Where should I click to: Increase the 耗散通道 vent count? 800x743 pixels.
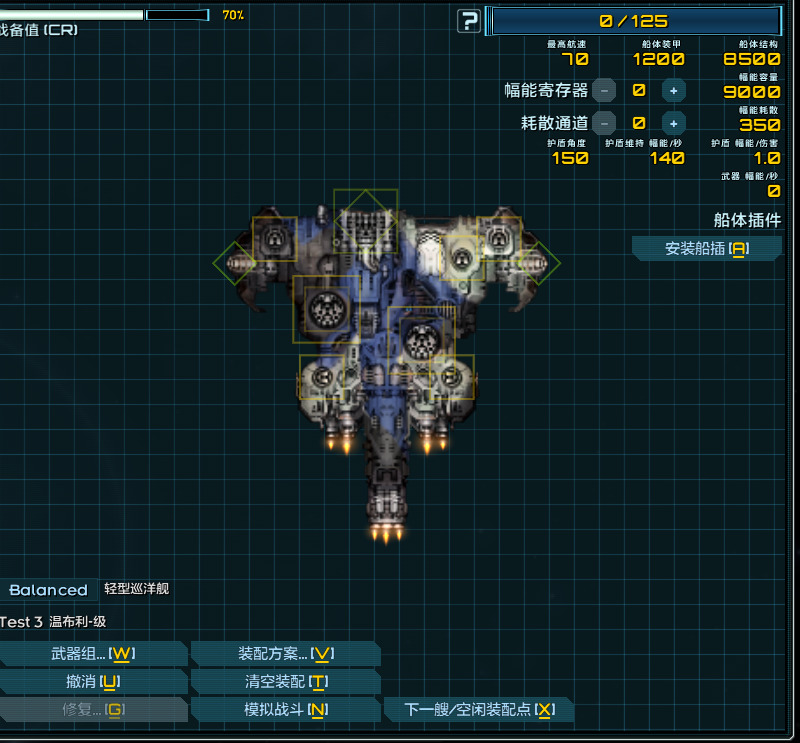[x=674, y=124]
